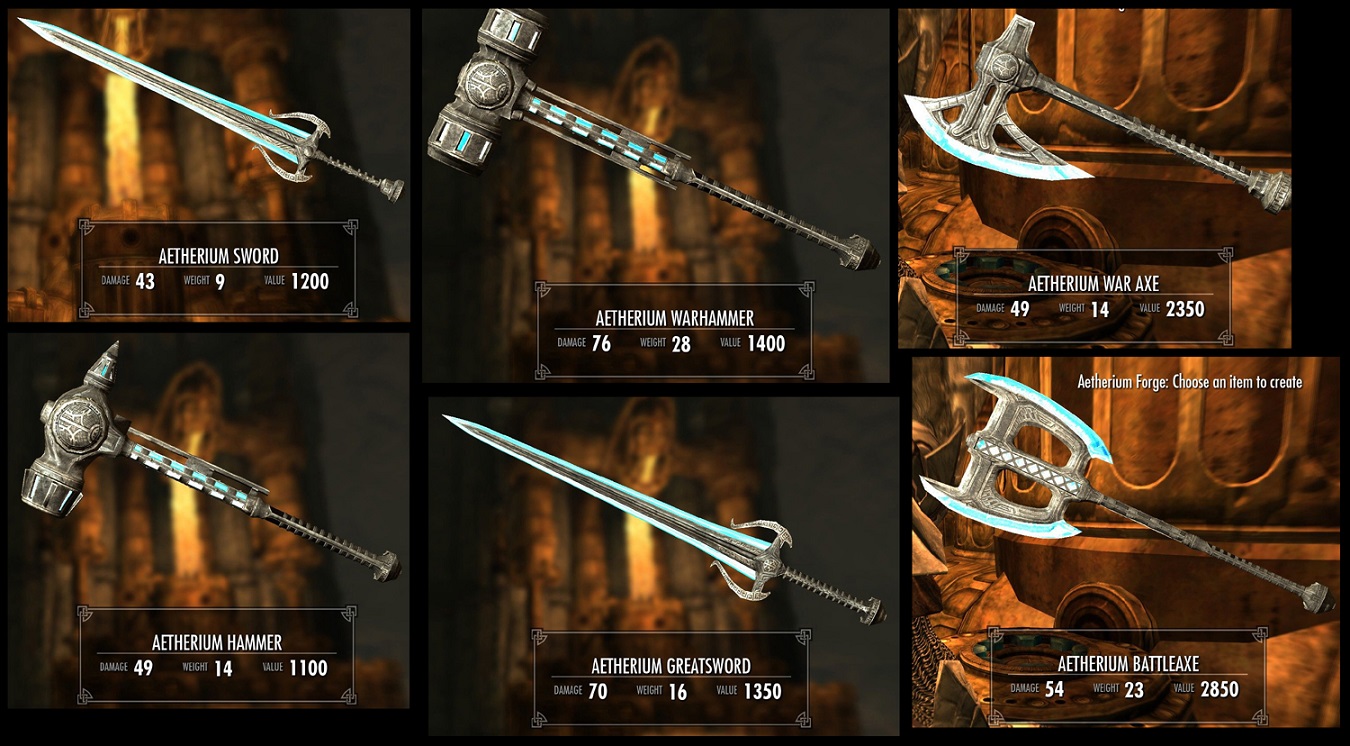Expand the Aetherium War Axe info panel
Viewport: 1350px width, 746px height.
(x=1095, y=295)
